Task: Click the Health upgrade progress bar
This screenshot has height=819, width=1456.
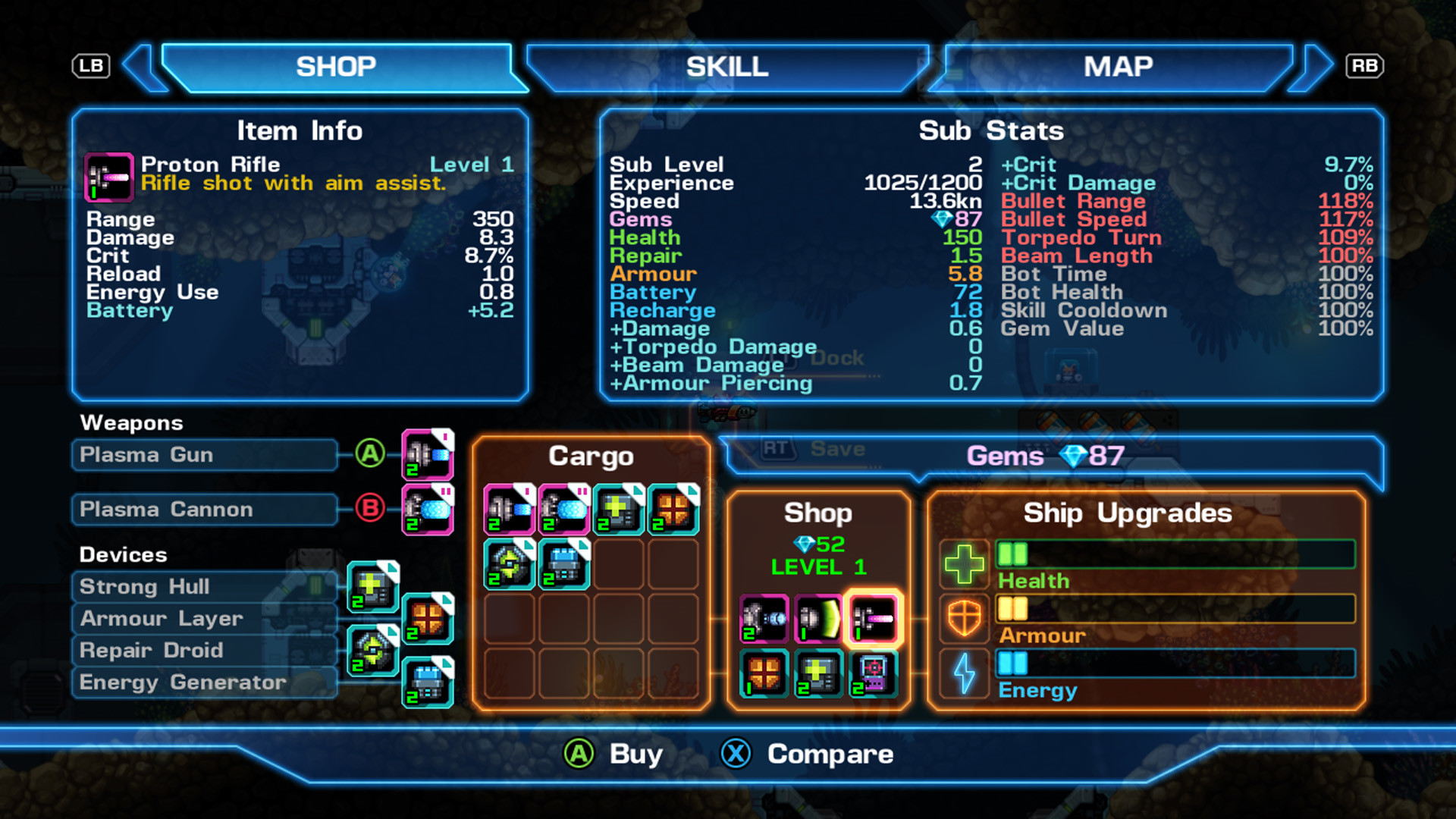Action: tap(1174, 554)
